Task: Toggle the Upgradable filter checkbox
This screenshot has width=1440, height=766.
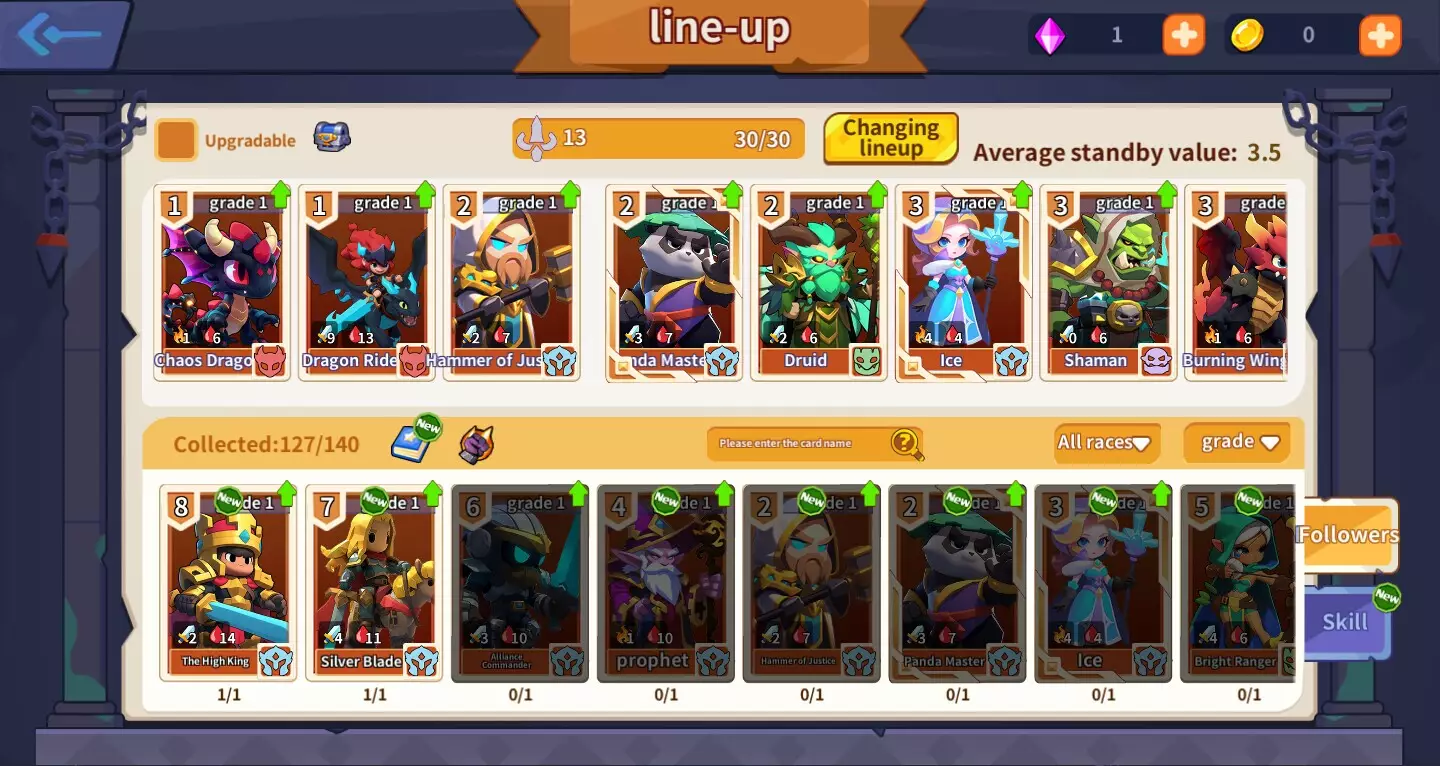Action: point(176,140)
